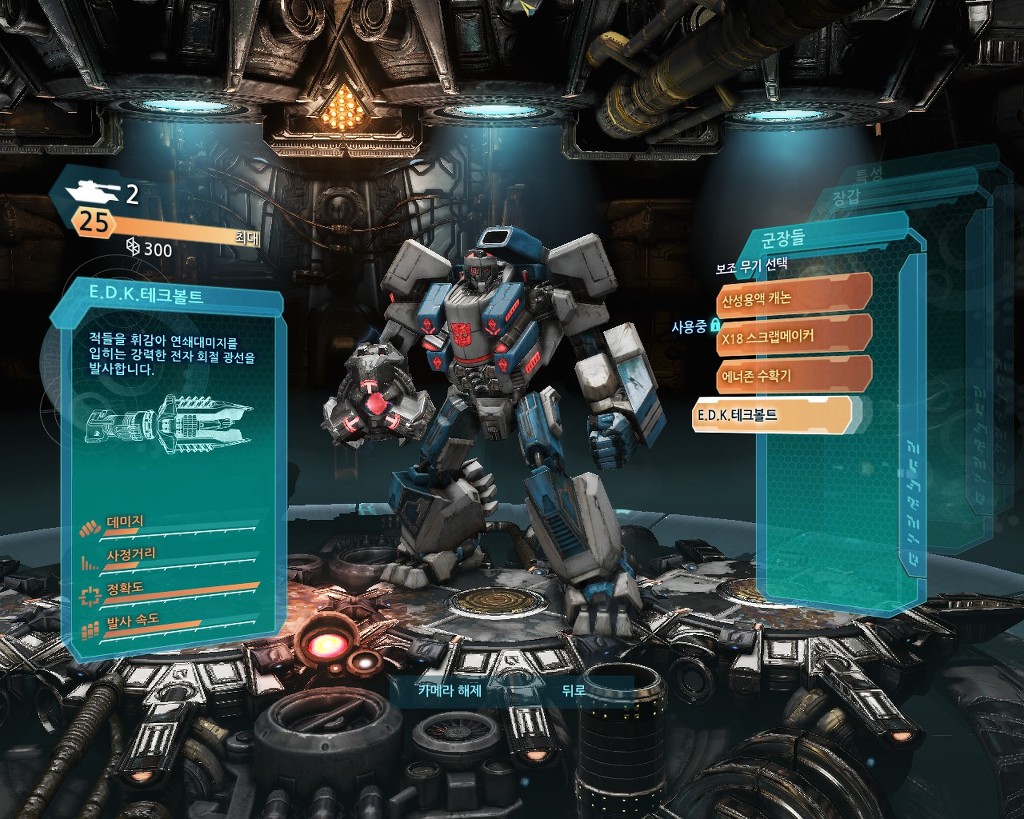Select the E.D.K.테크볼트 weapon entry
1024x819 pixels.
pyautogui.click(x=772, y=414)
